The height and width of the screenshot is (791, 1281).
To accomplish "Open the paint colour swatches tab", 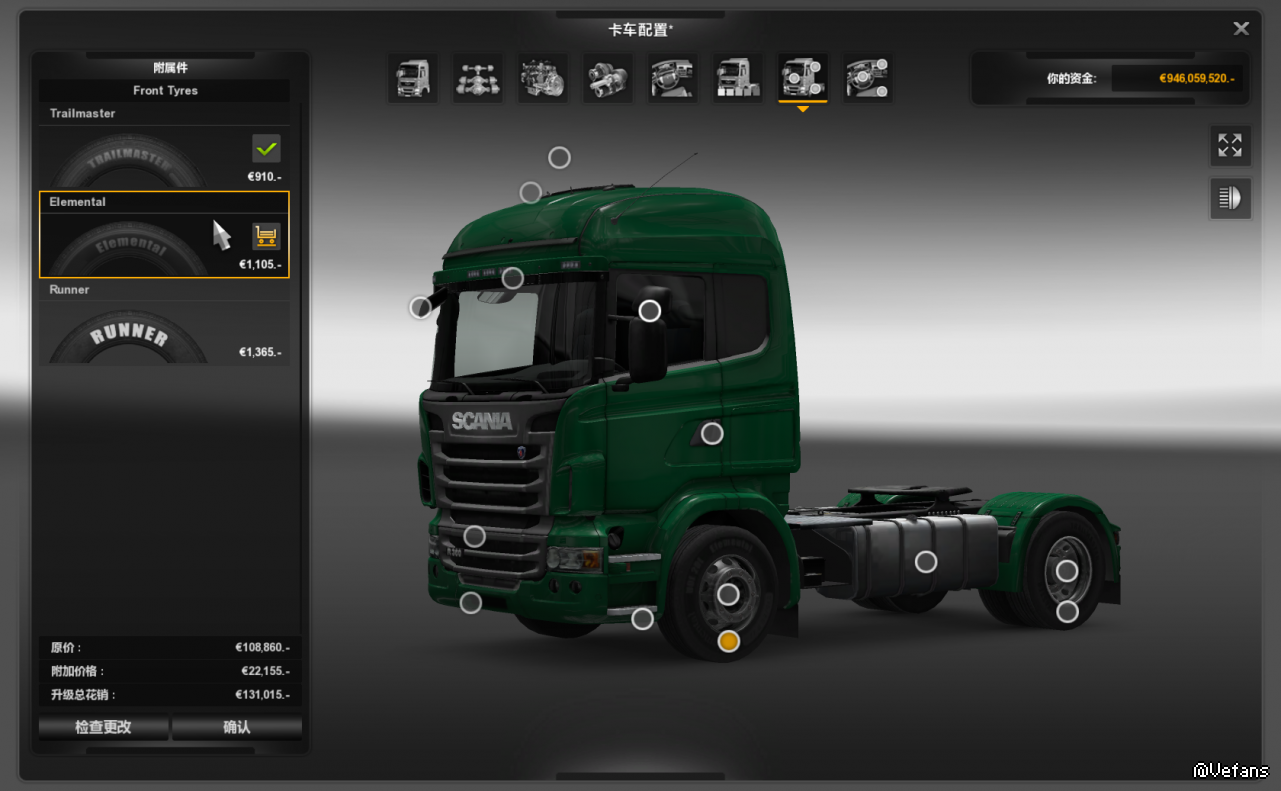I will pyautogui.click(x=738, y=78).
